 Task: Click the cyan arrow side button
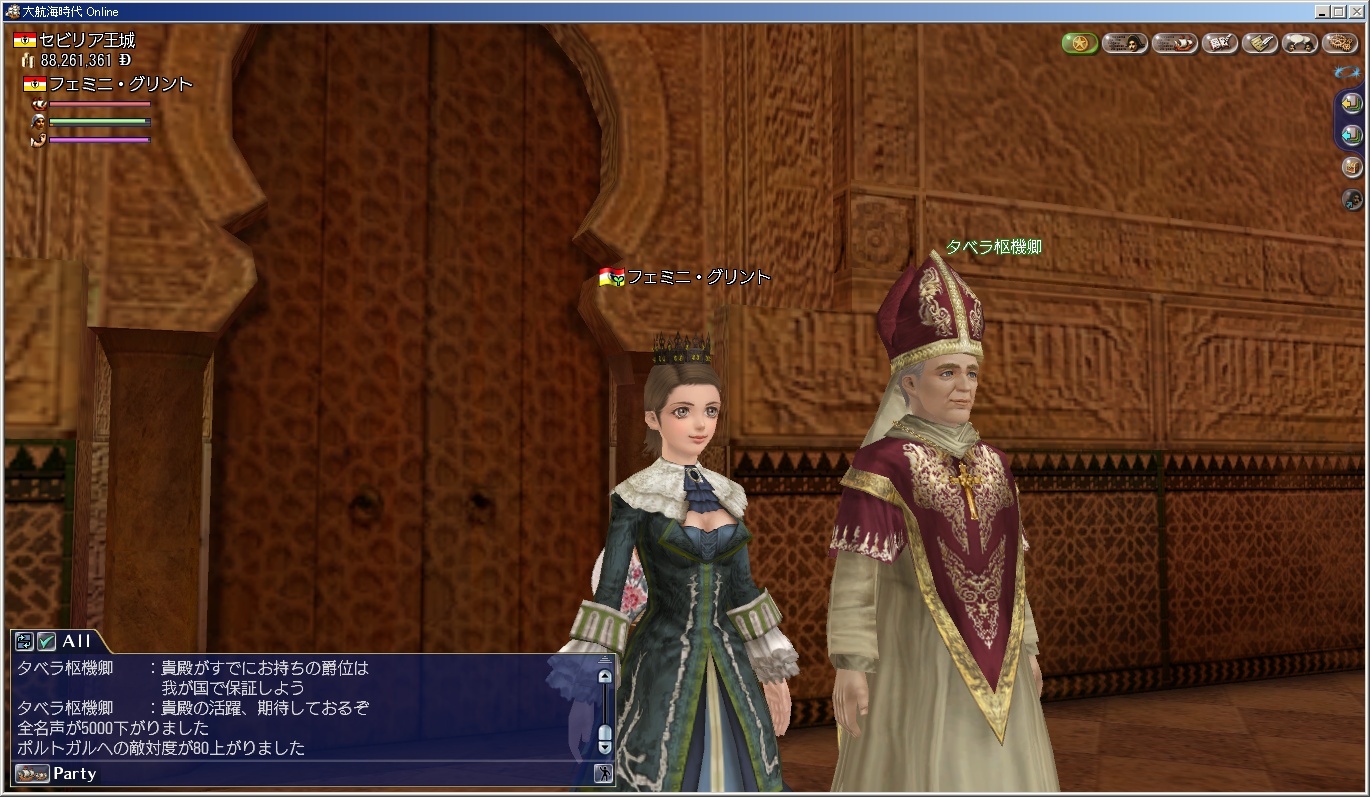click(1351, 134)
